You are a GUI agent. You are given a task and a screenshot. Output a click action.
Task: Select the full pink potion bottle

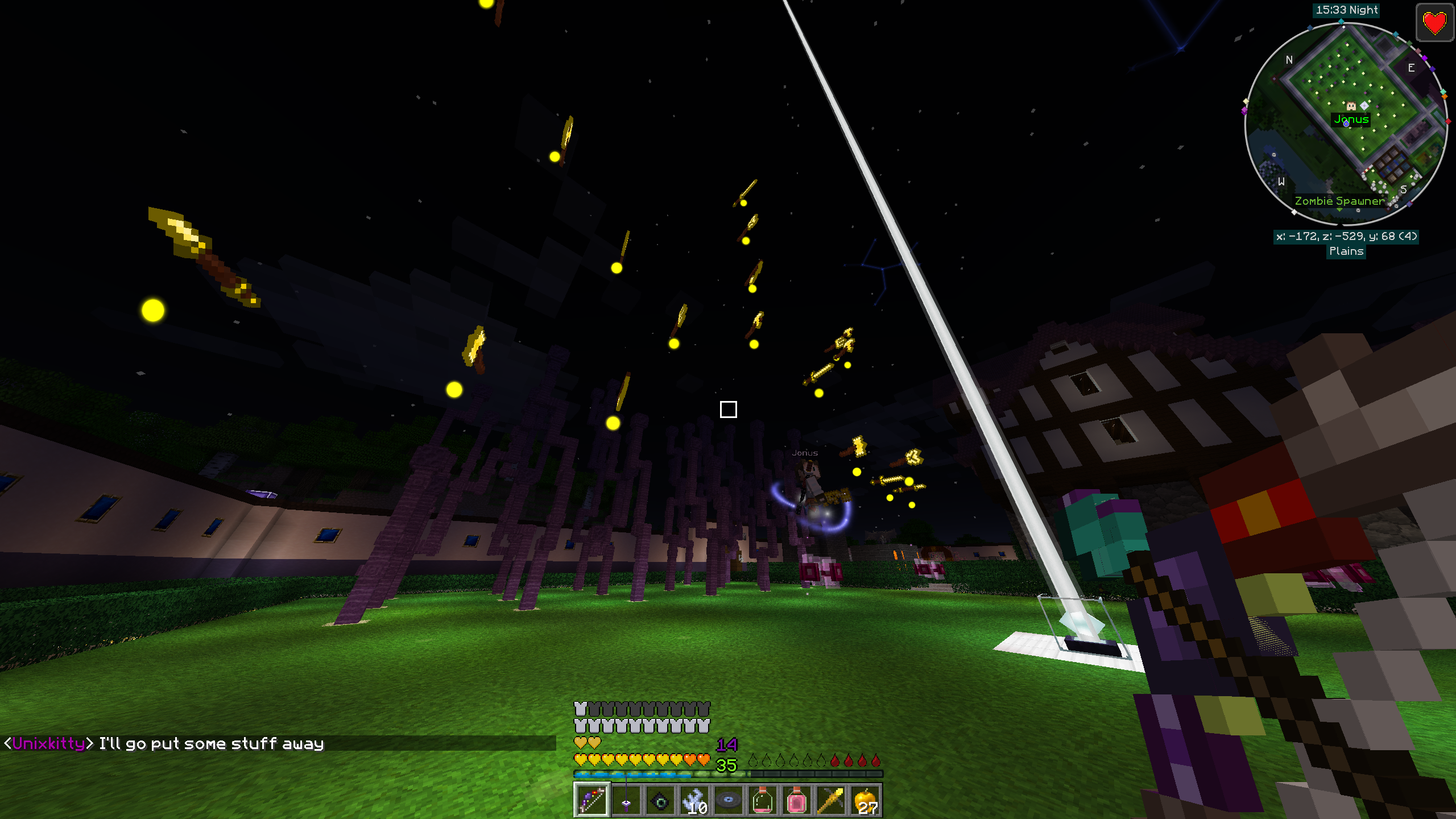coord(797,800)
